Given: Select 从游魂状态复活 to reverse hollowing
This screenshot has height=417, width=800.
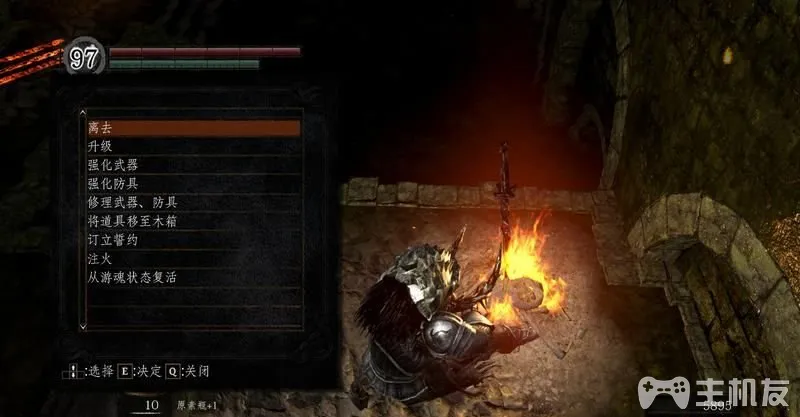Looking at the screenshot, I should tap(190, 277).
